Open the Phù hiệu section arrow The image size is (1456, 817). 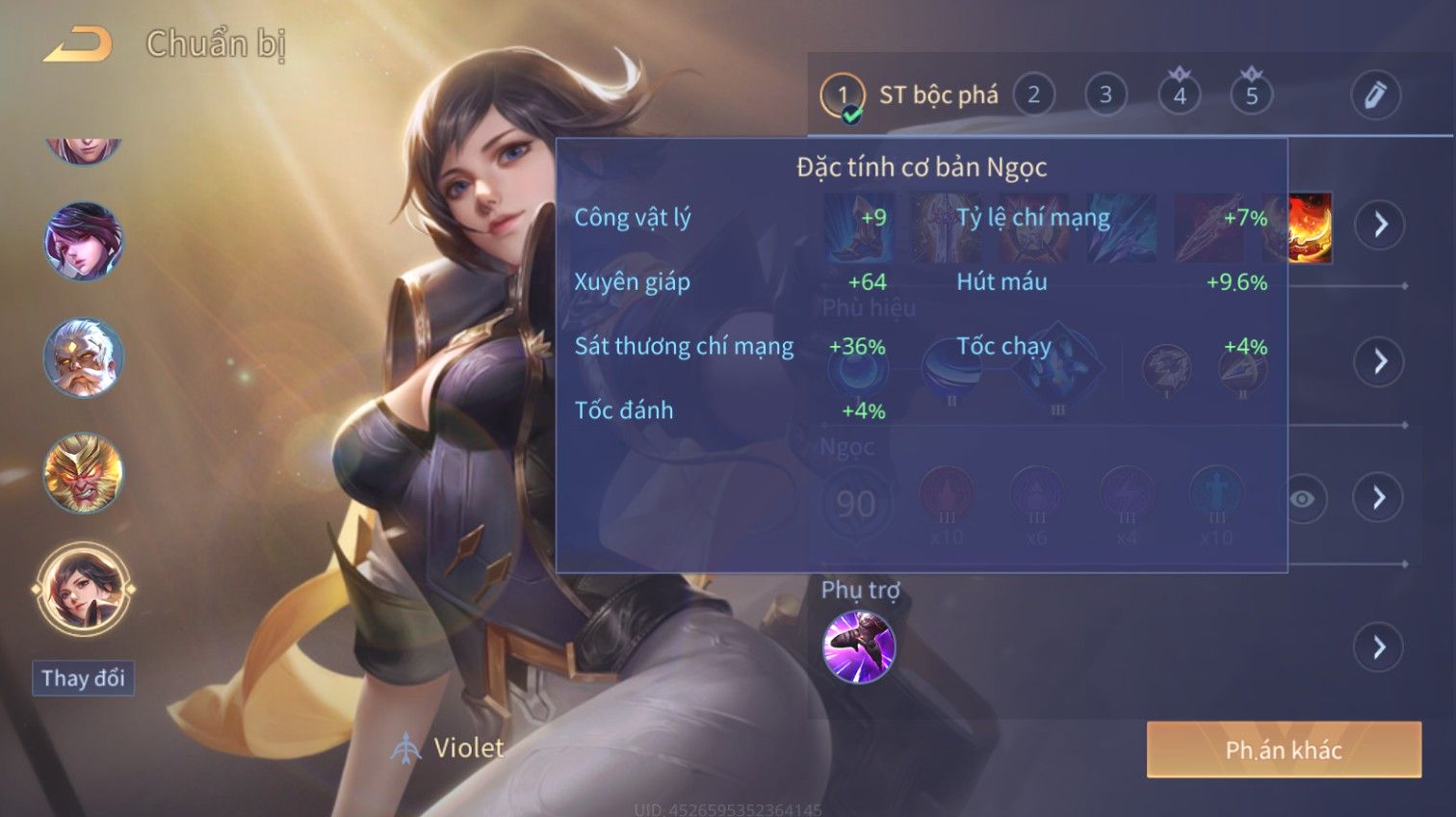pyautogui.click(x=1379, y=361)
